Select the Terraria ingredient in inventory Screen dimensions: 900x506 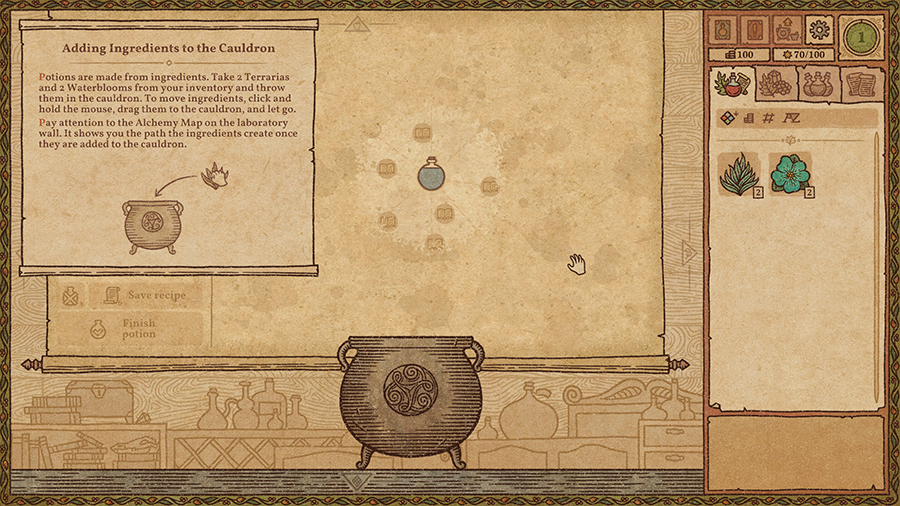736,175
